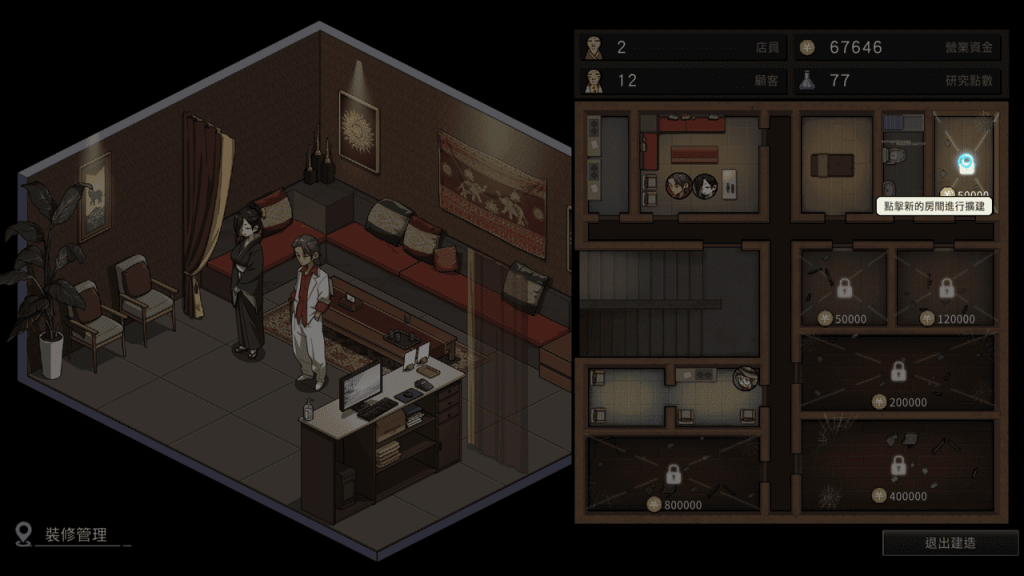Choose the locked room costing 400000
Viewport: 1024px width, 576px height.
897,465
